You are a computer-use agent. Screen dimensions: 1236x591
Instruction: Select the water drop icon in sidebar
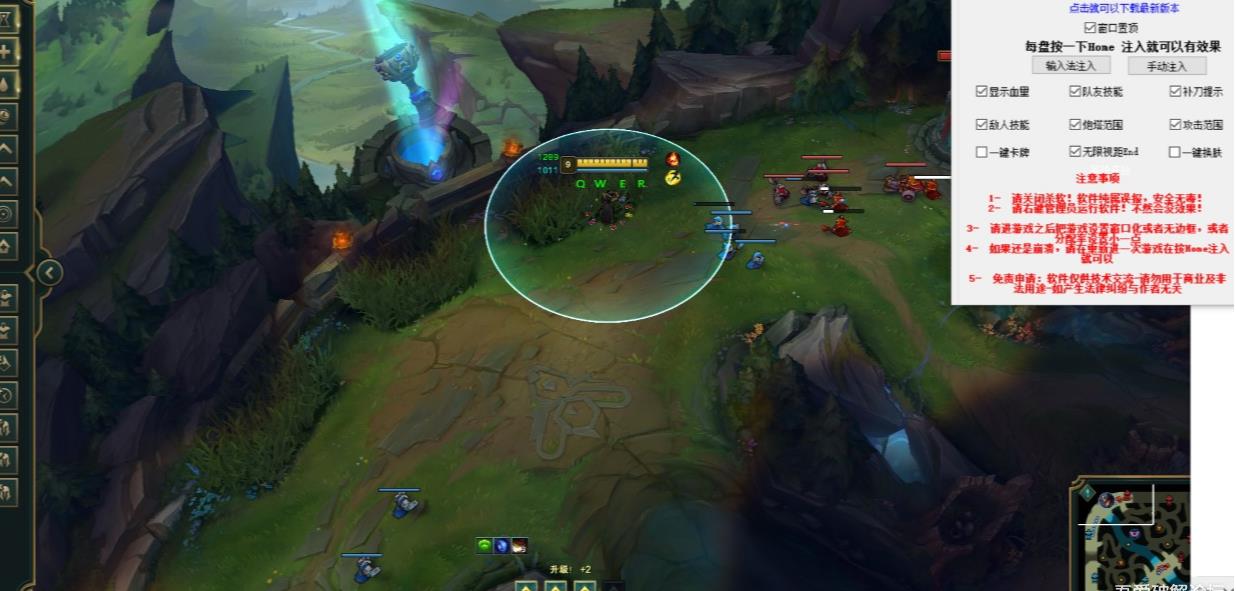[x=6, y=84]
